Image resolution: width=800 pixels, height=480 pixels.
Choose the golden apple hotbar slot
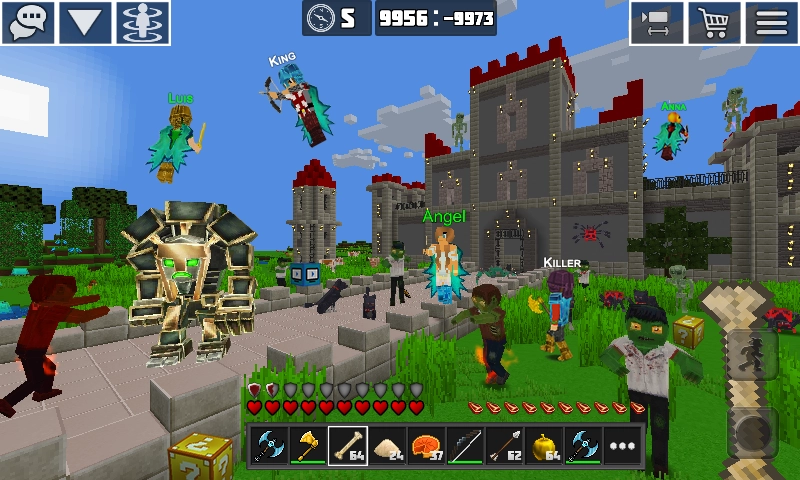point(543,446)
